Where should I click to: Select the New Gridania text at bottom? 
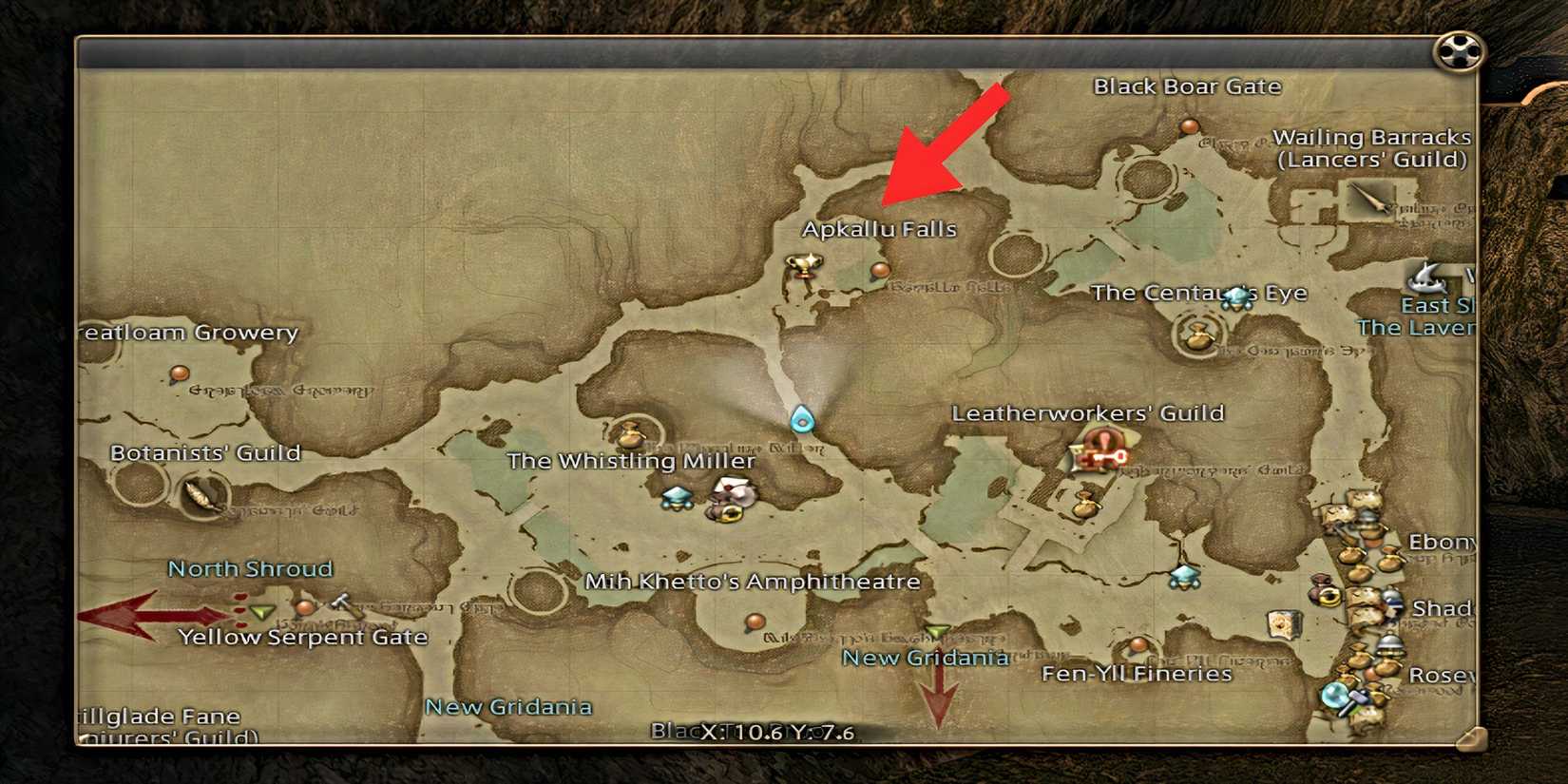point(510,707)
